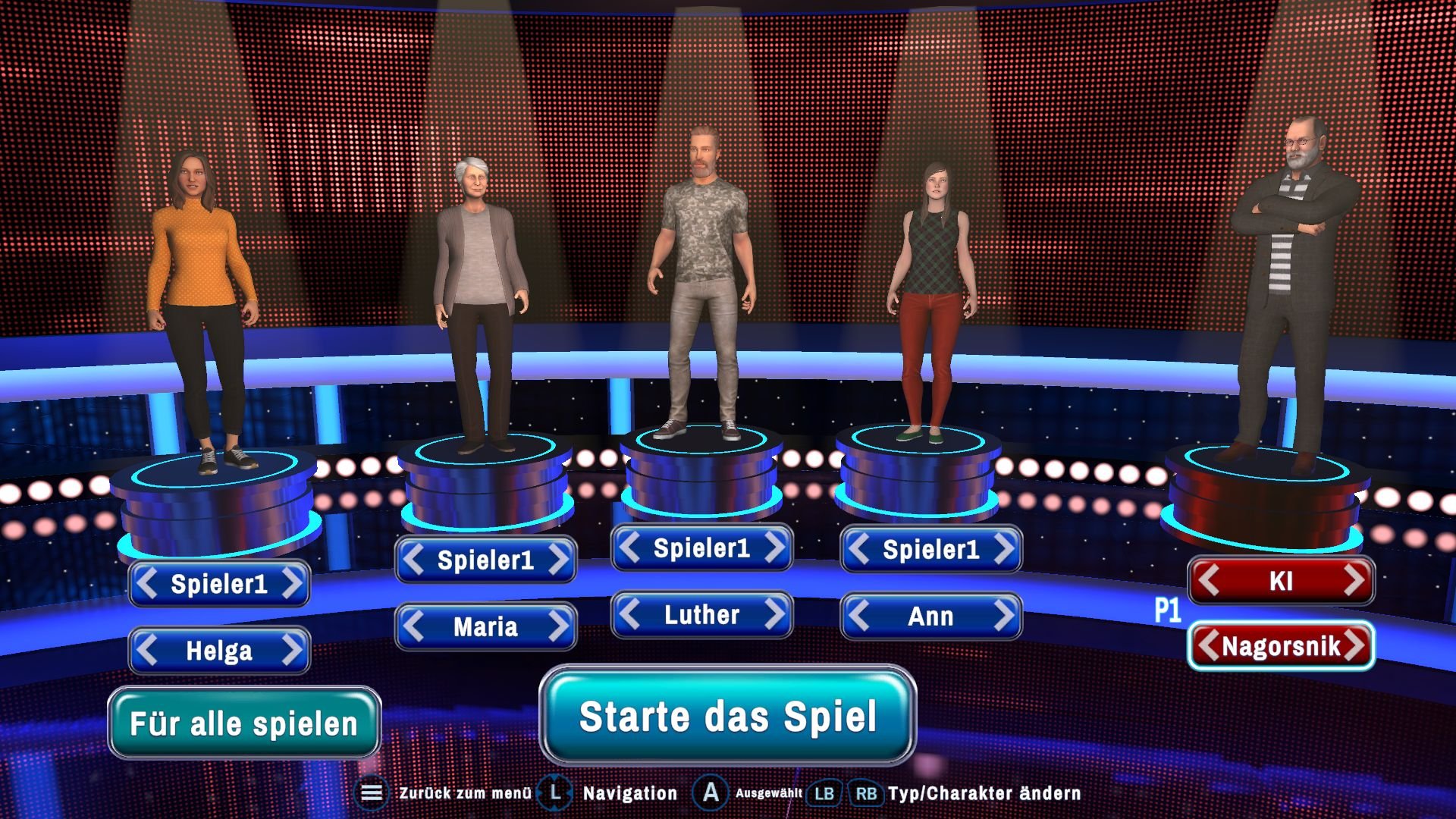1456x819 pixels.
Task: Click the Spieler1 selector above Luther
Action: coord(701,548)
